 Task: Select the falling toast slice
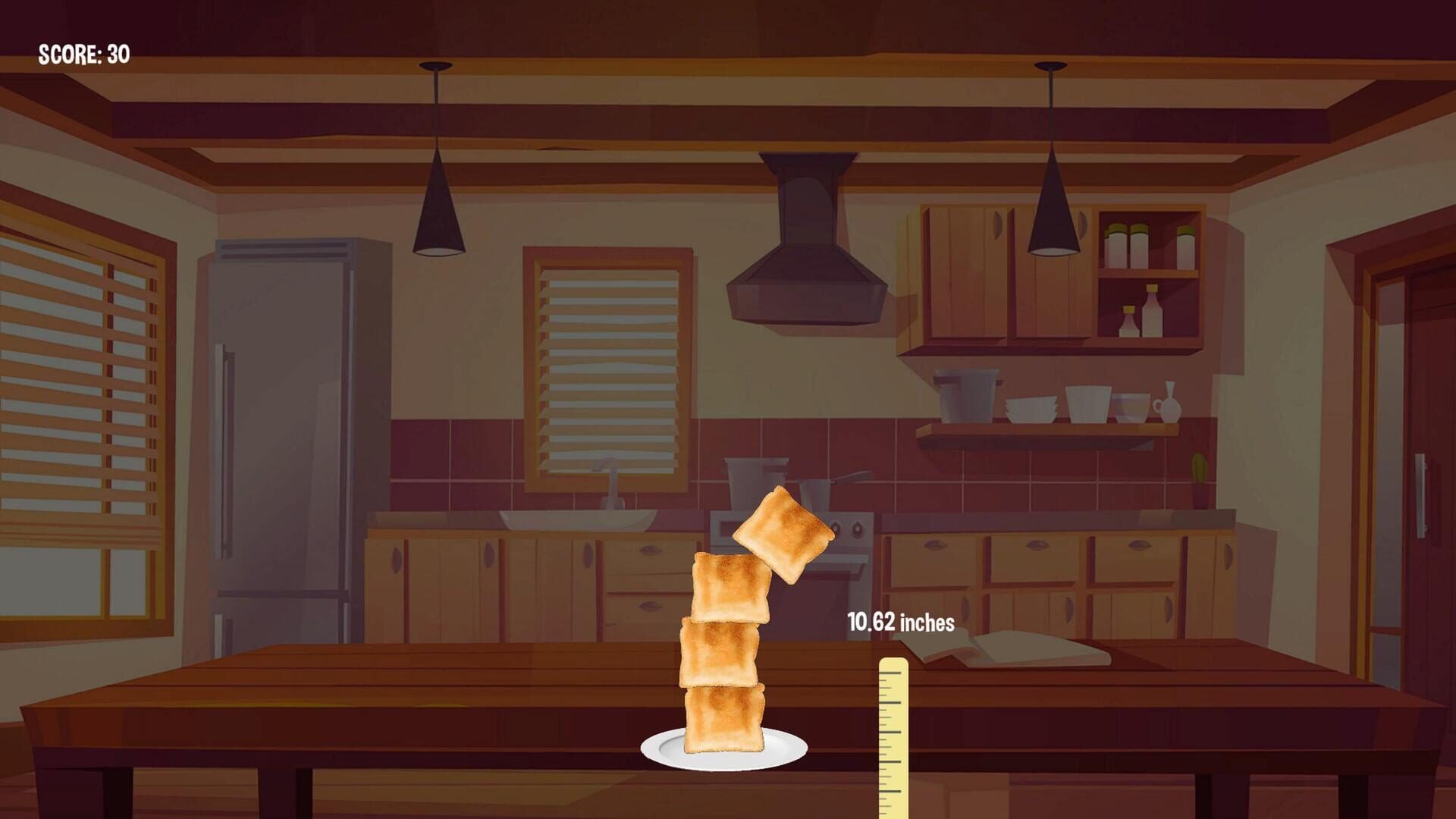tap(781, 533)
